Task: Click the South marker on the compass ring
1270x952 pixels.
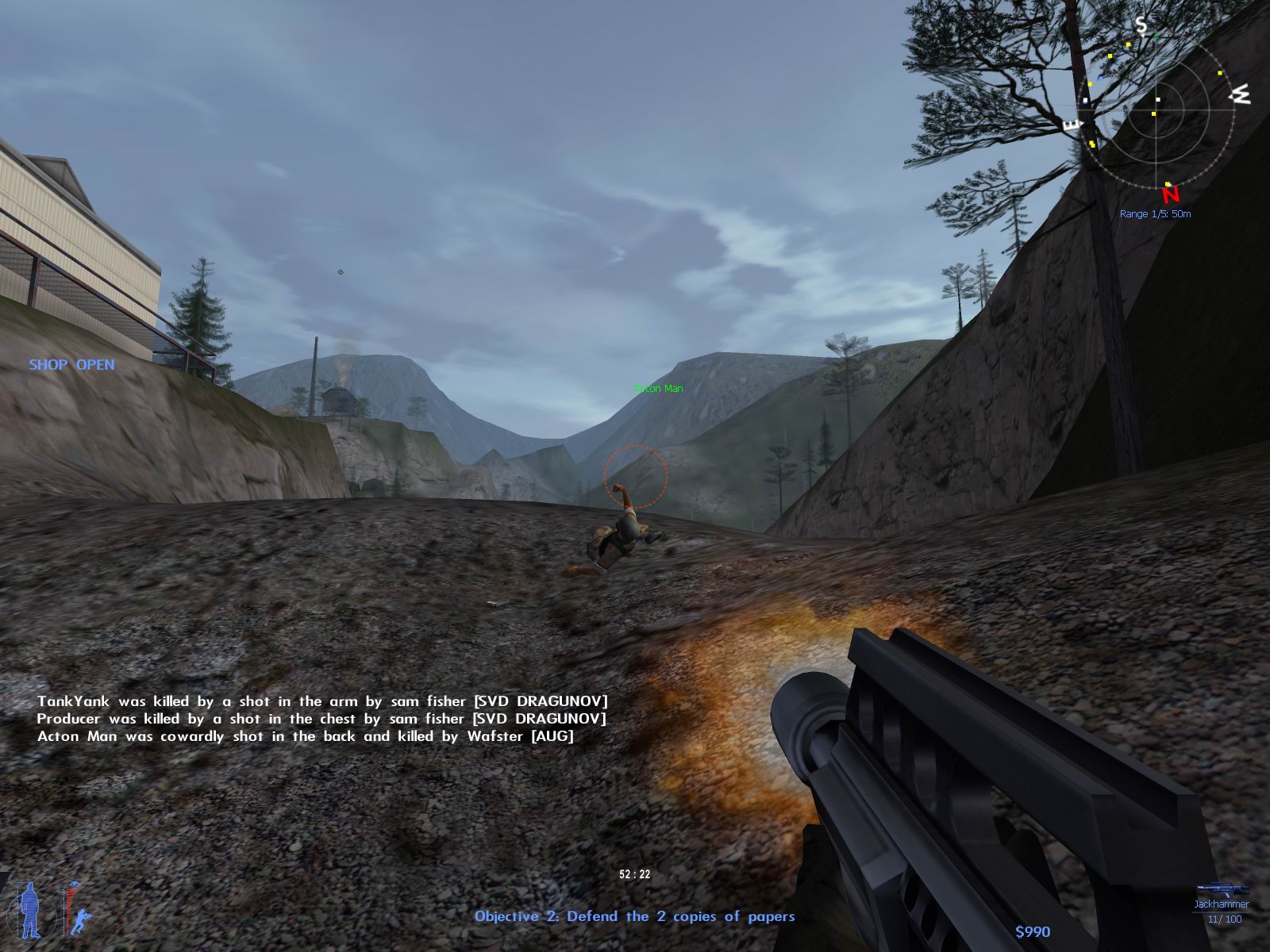Action: point(1140,25)
